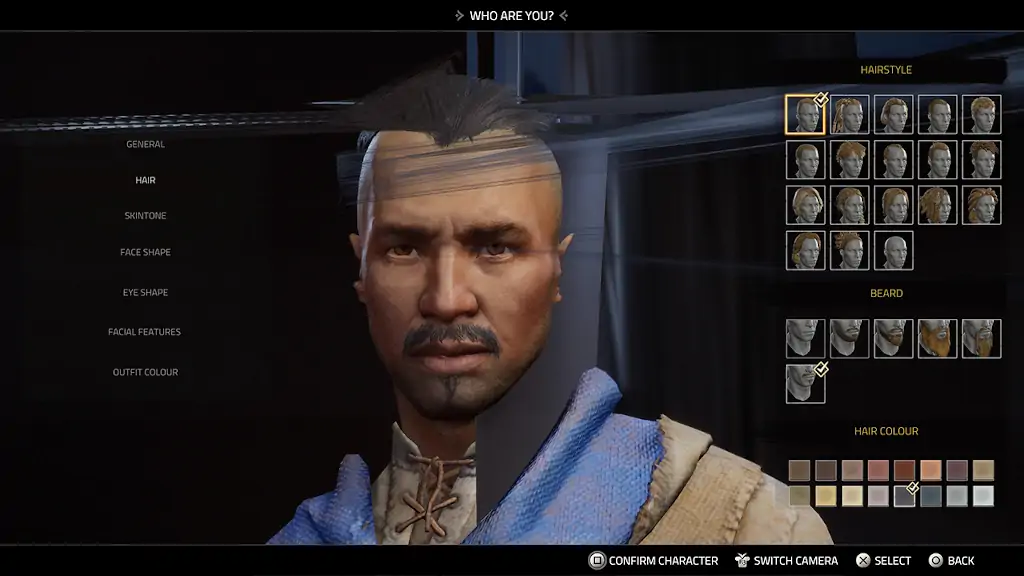Select the dark slate blue hair colour
Image resolution: width=1024 pixels, height=576 pixels.
click(930, 496)
